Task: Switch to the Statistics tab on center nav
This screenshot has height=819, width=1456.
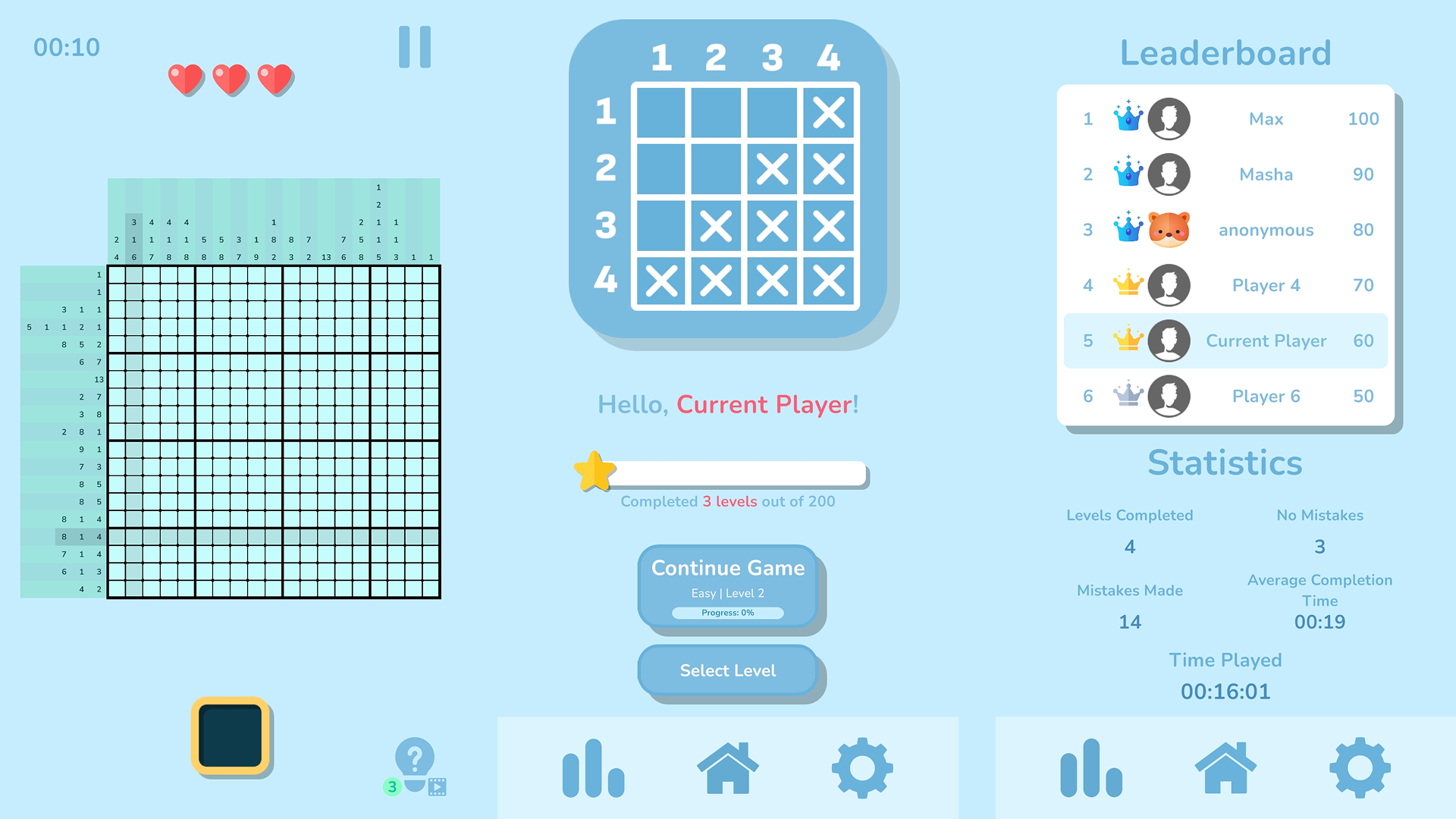Action: (x=594, y=766)
